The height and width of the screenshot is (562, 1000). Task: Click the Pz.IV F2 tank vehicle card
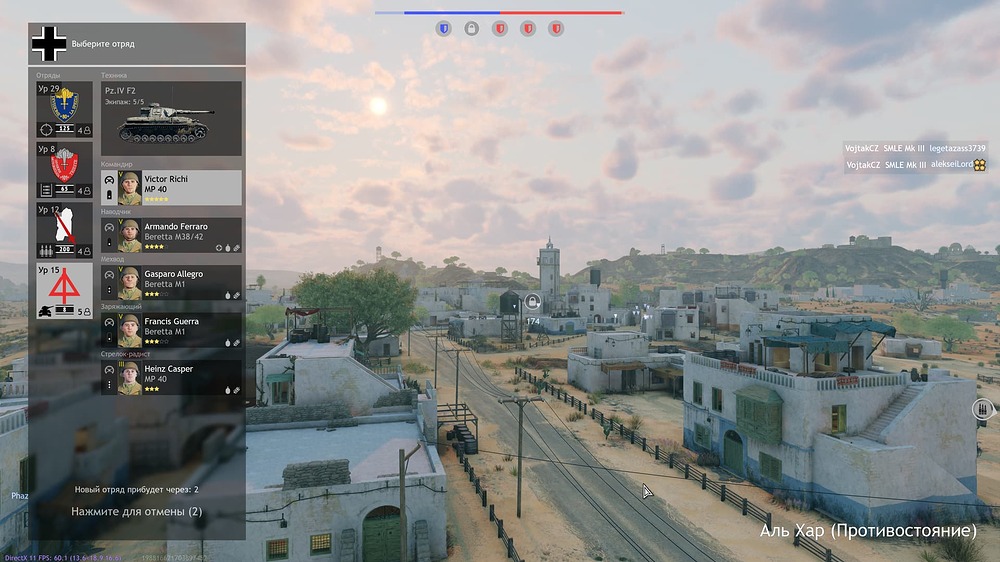[171, 118]
